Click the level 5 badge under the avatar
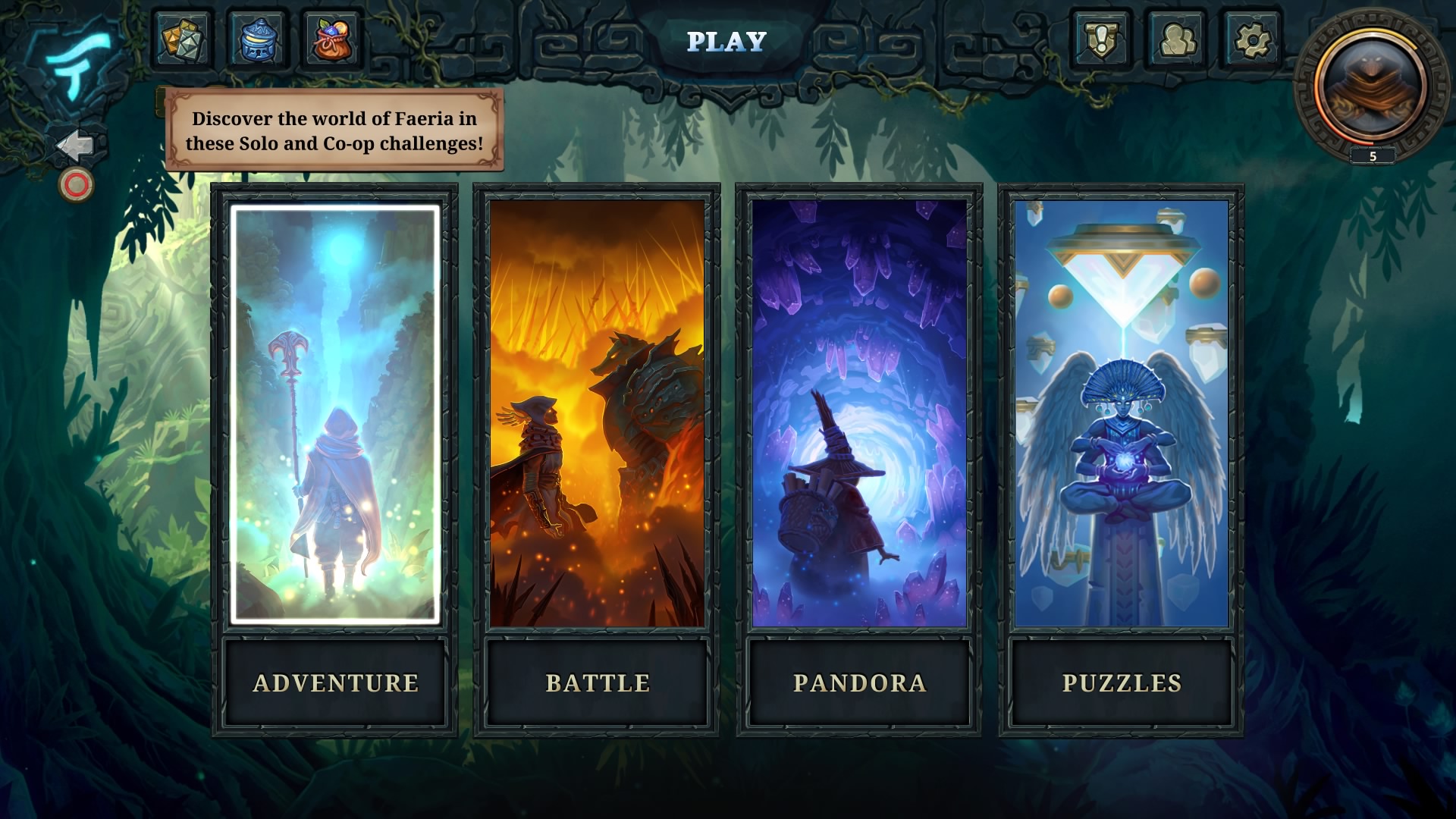This screenshot has width=1456, height=819. [x=1370, y=157]
